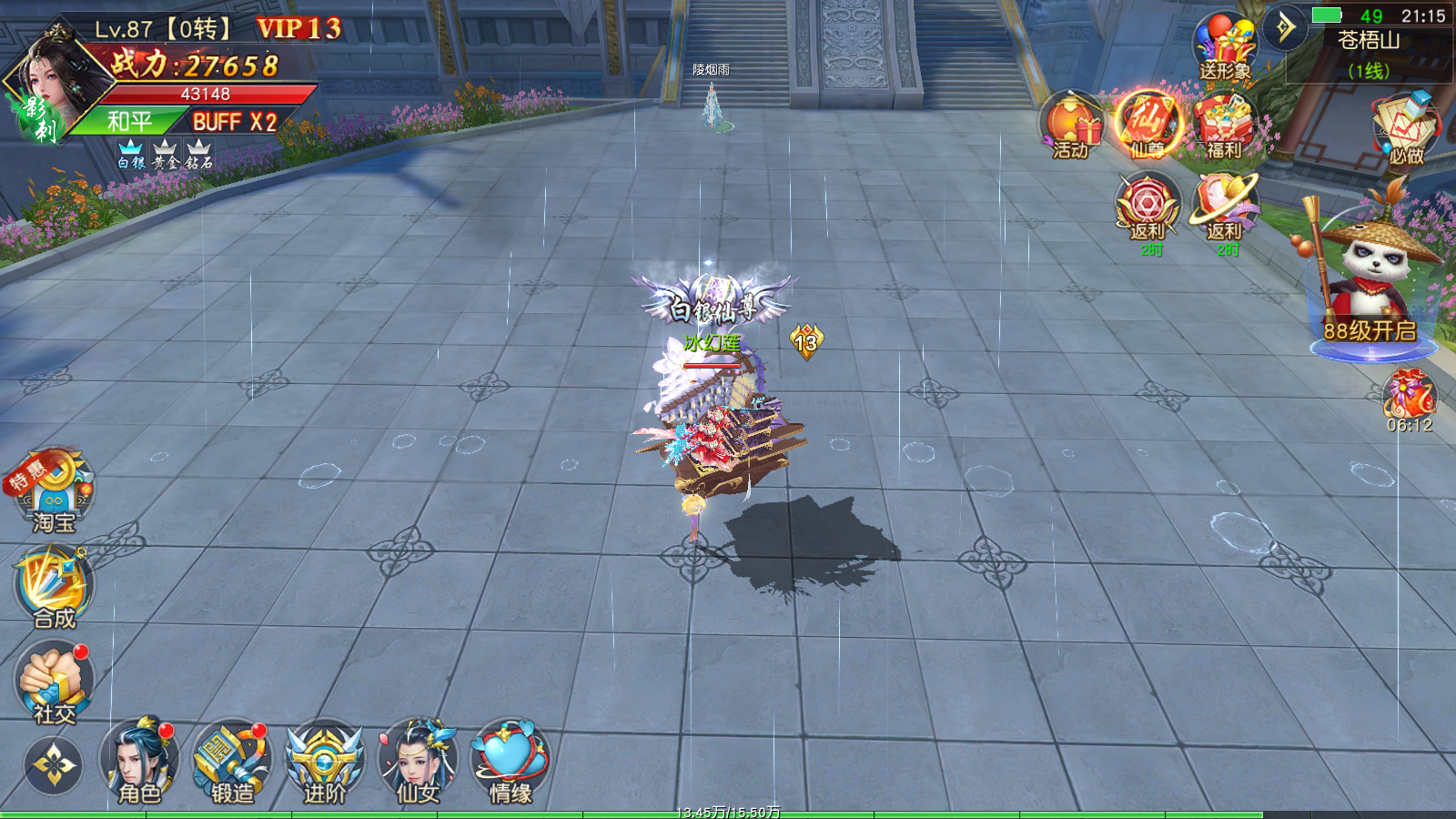Change the 和平 peace combat mode
The height and width of the screenshot is (819, 1456).
click(129, 121)
